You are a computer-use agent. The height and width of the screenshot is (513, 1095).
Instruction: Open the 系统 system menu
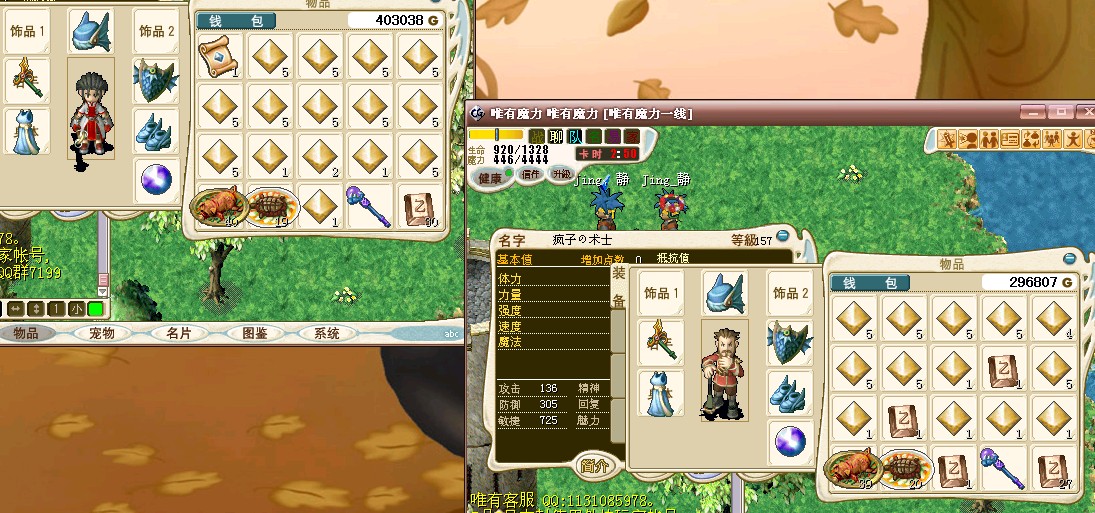(x=326, y=333)
